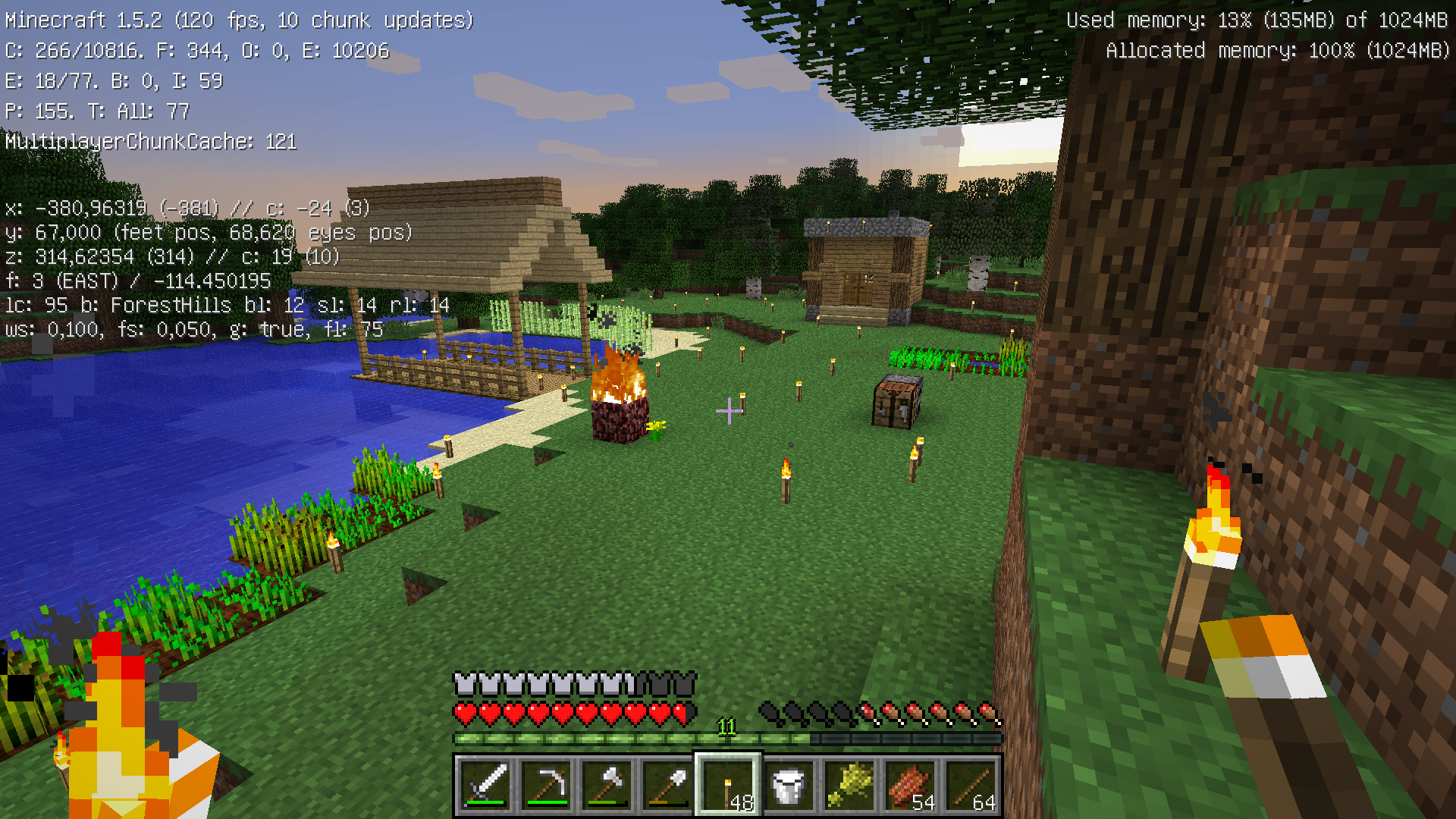Select the torch stack of 48
The height and width of the screenshot is (819, 1456).
(729, 786)
